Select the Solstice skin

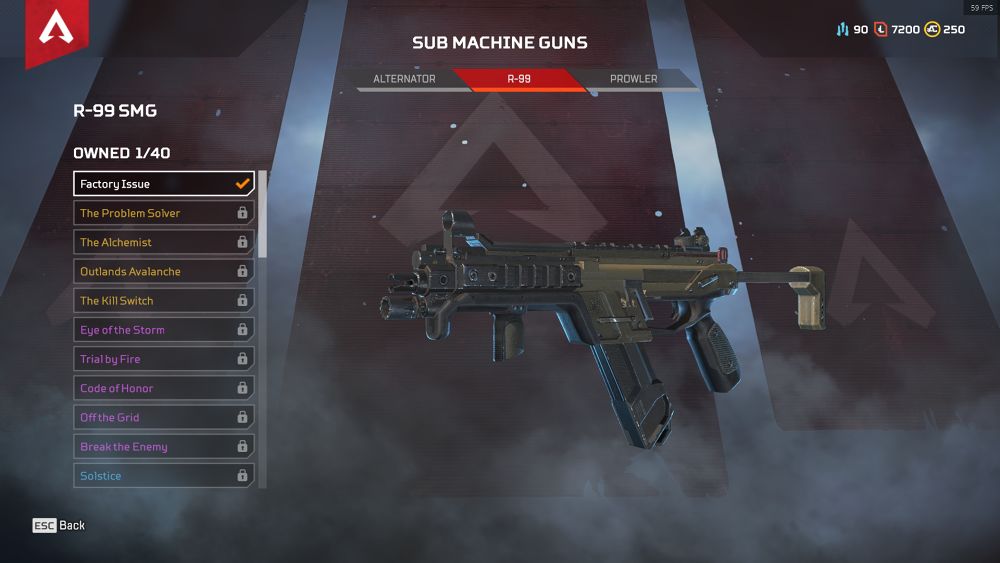point(164,476)
